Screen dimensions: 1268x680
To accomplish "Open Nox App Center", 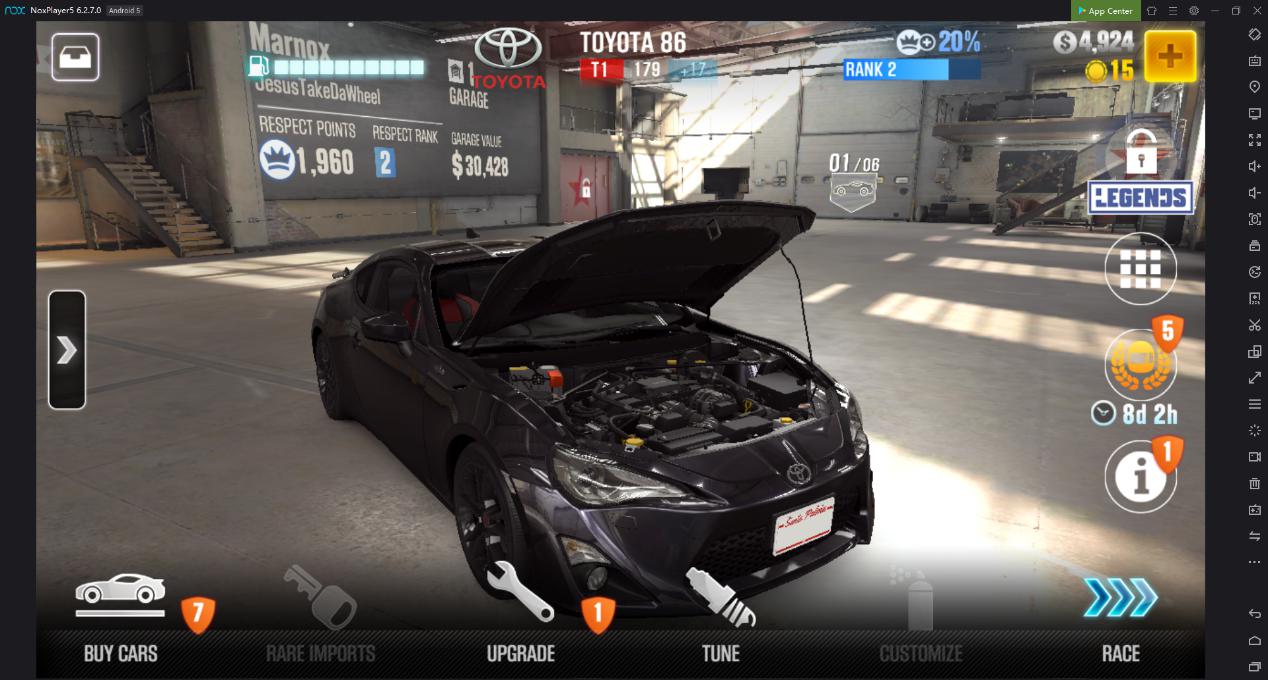I will click(x=1105, y=11).
